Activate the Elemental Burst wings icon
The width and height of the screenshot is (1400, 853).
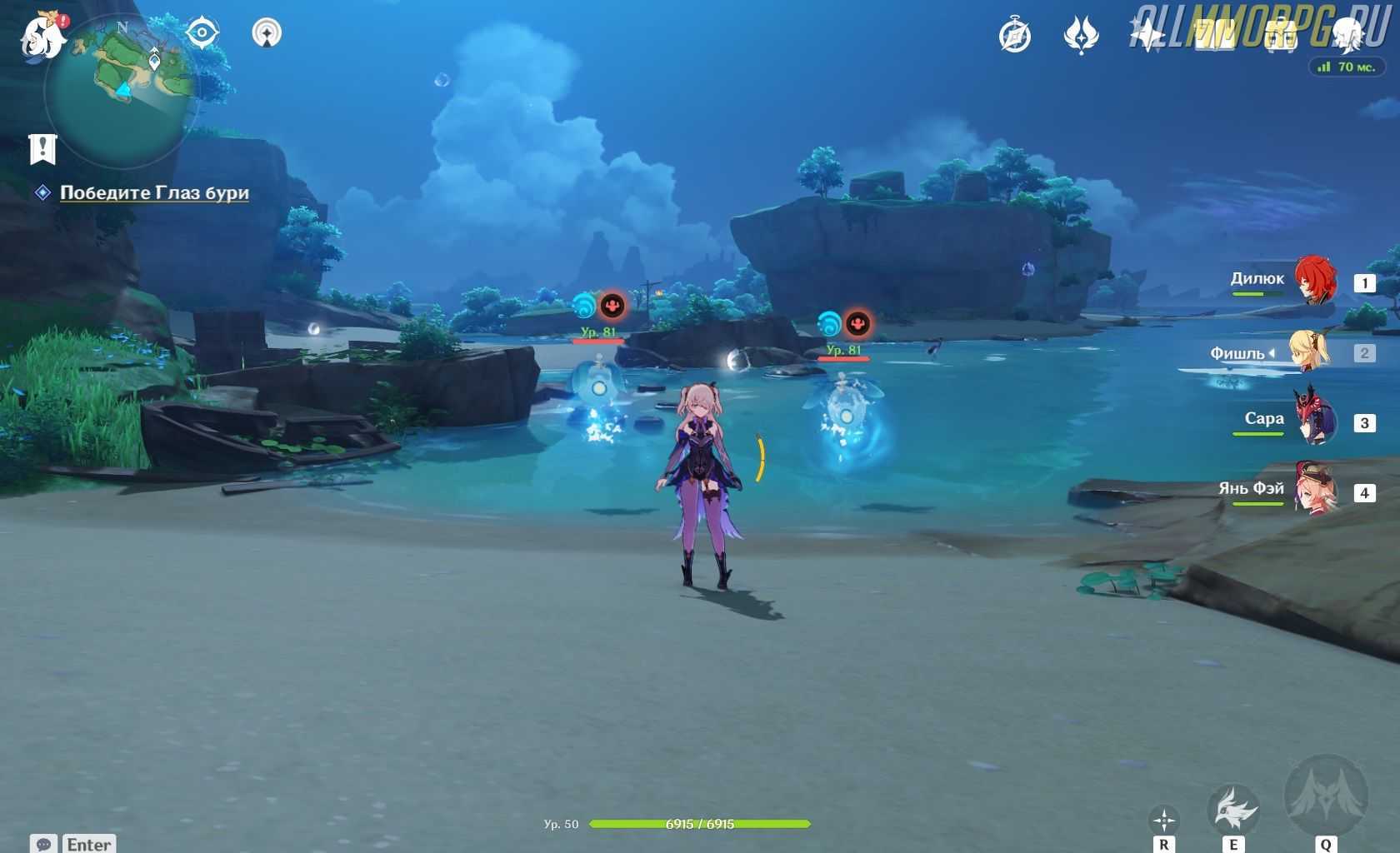tap(1326, 796)
